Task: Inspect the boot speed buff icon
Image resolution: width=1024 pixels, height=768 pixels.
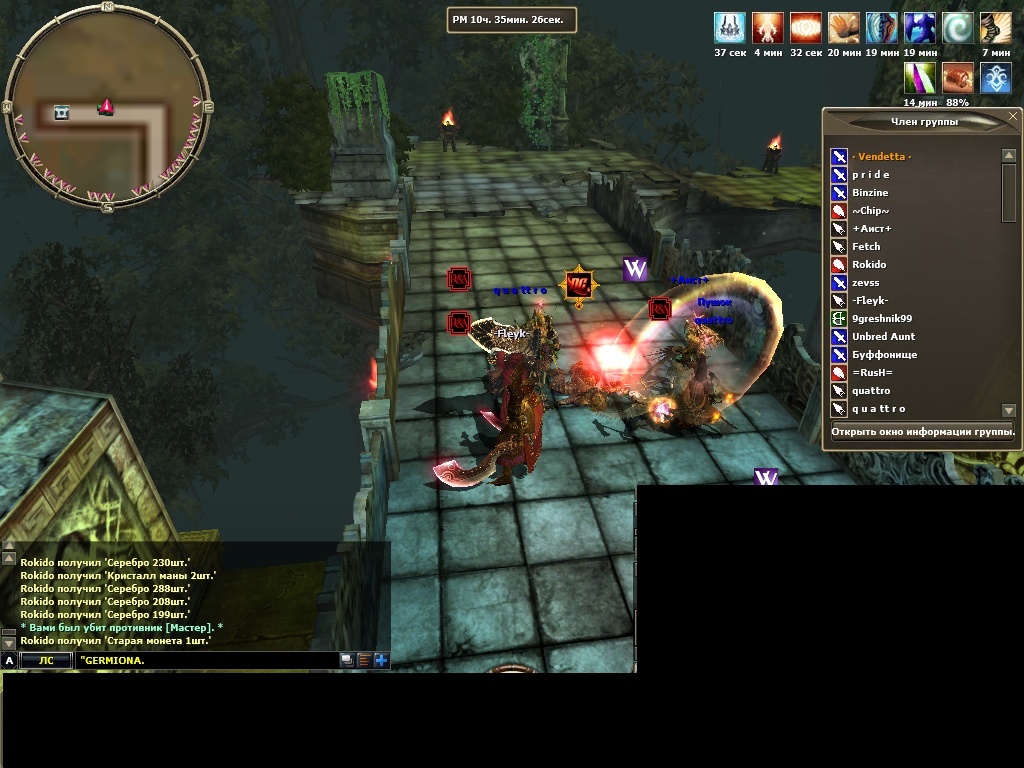Action: 995,27
